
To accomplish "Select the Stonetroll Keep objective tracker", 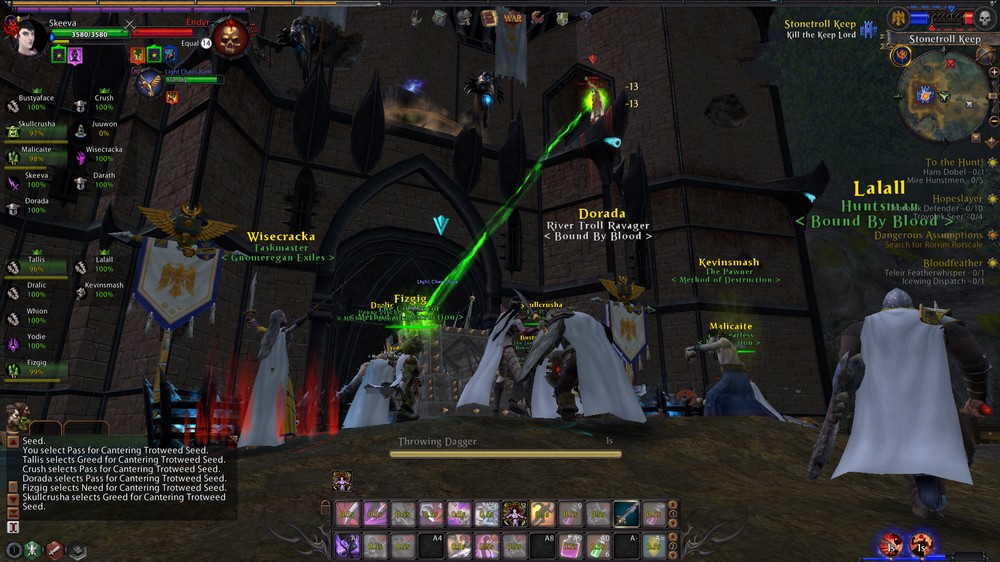I will 819,29.
